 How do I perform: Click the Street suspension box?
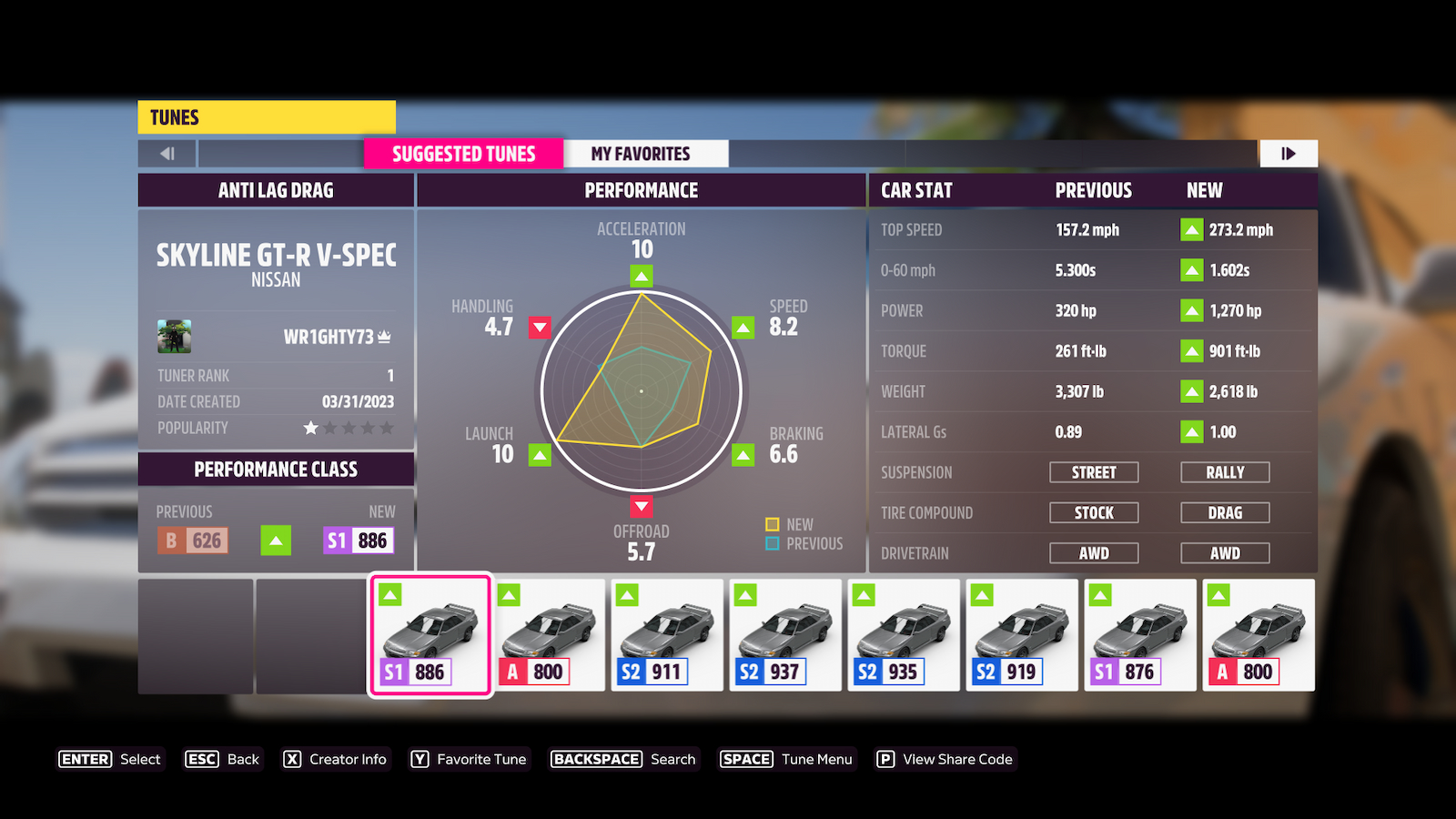pyautogui.click(x=1094, y=471)
